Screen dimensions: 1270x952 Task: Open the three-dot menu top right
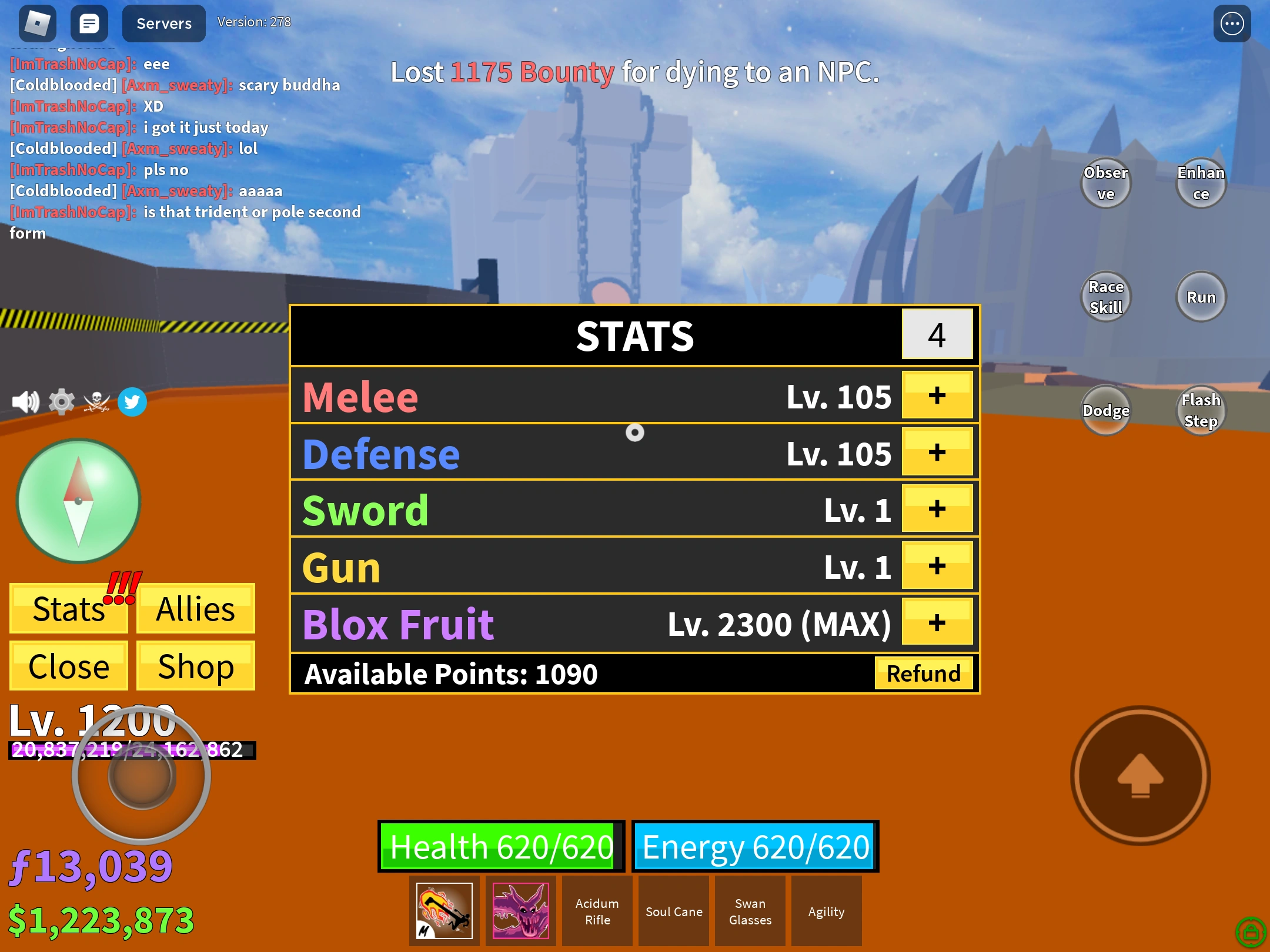pyautogui.click(x=1232, y=23)
